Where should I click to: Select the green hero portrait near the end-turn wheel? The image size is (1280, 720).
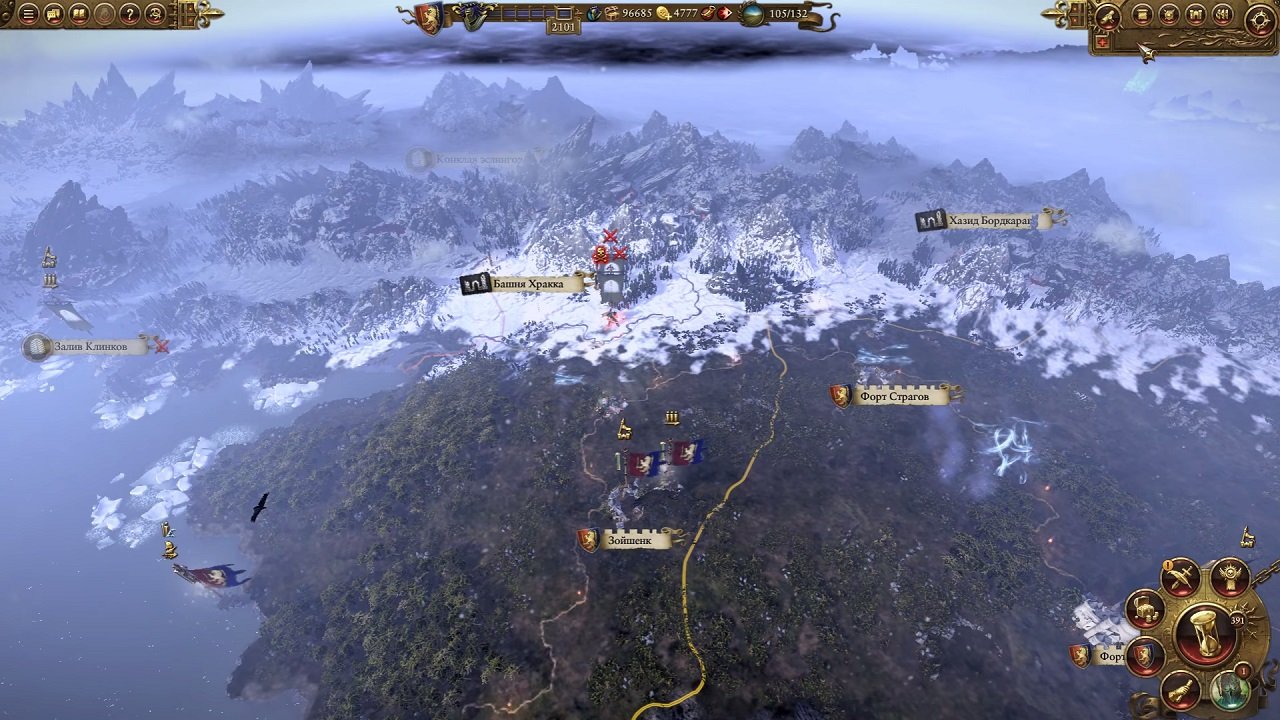point(1231,690)
